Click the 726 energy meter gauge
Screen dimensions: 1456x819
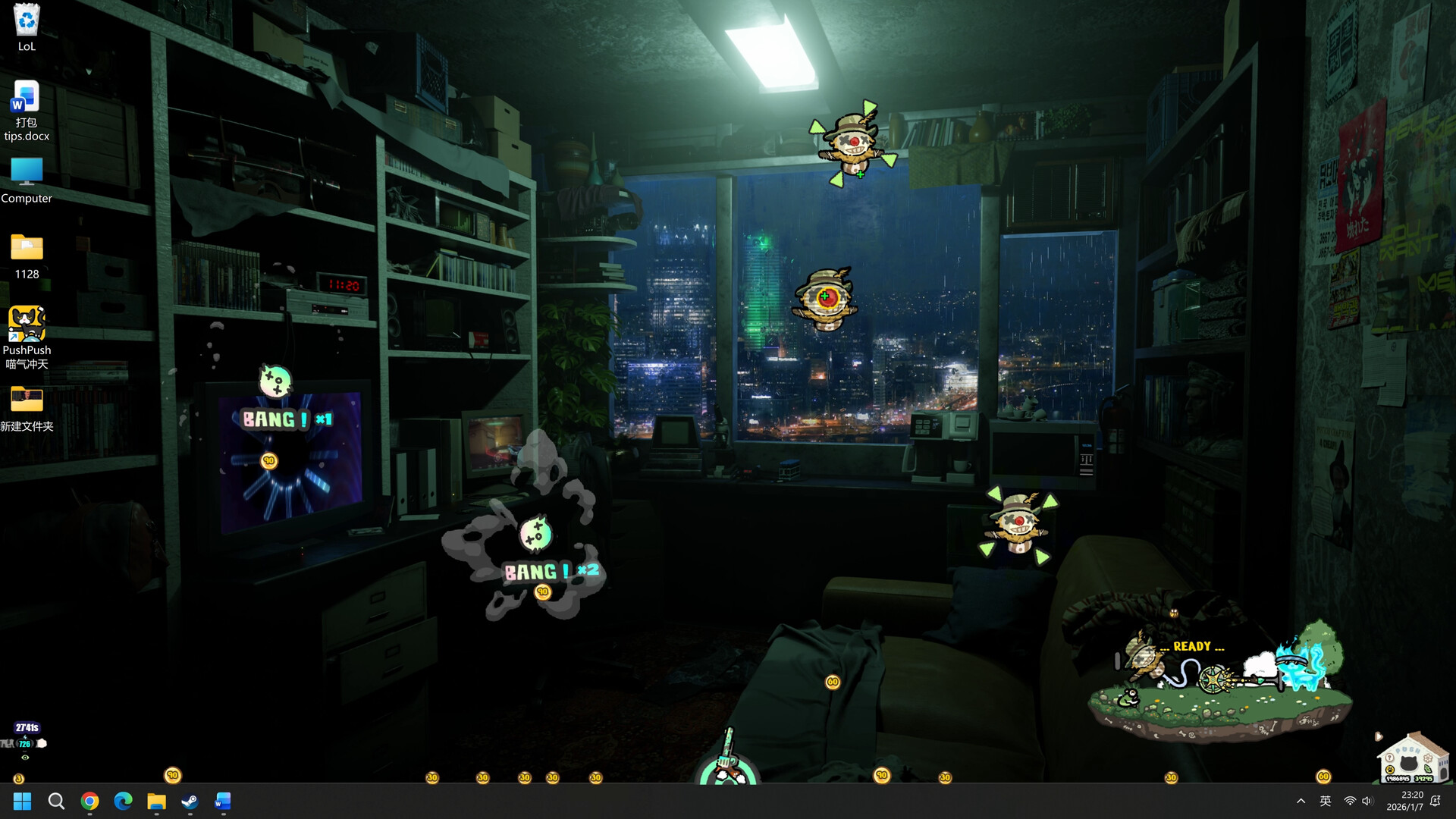[25, 743]
